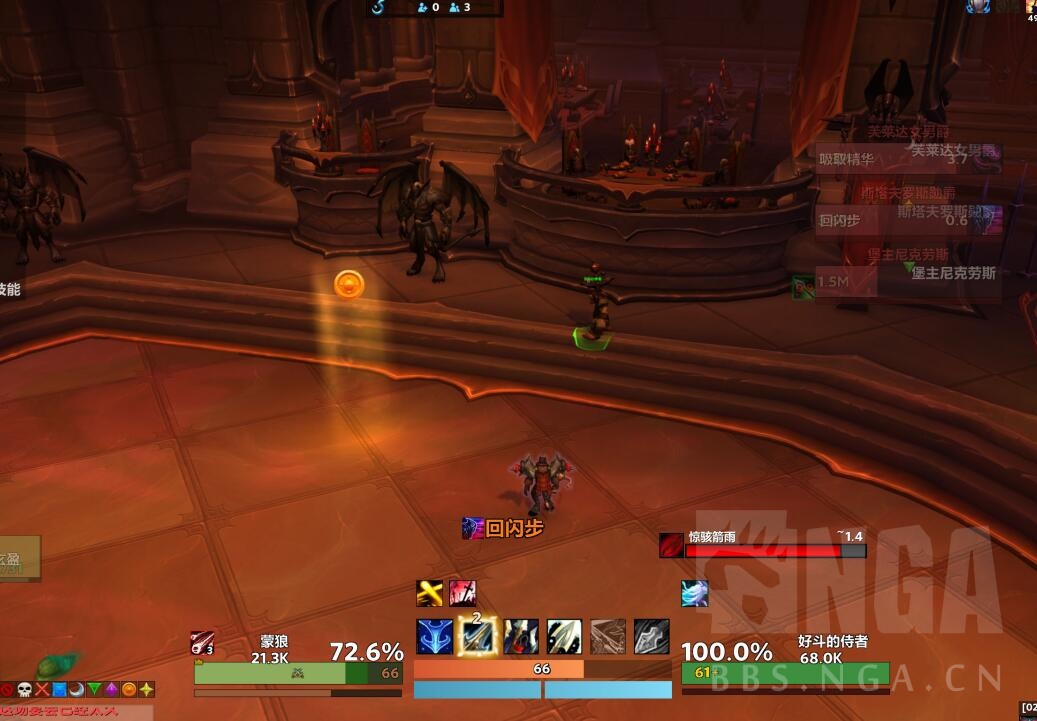Click the greyed-out brown ability icon
The image size is (1037, 721).
608,637
